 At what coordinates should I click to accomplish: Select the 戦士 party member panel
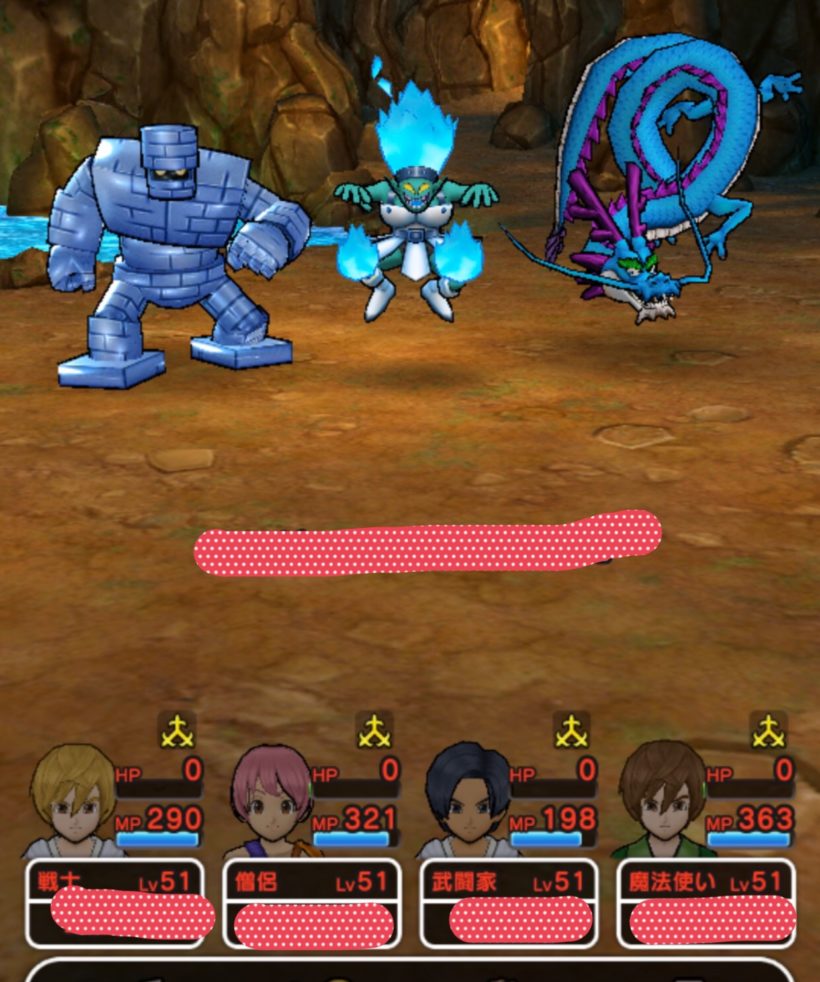click(x=114, y=902)
